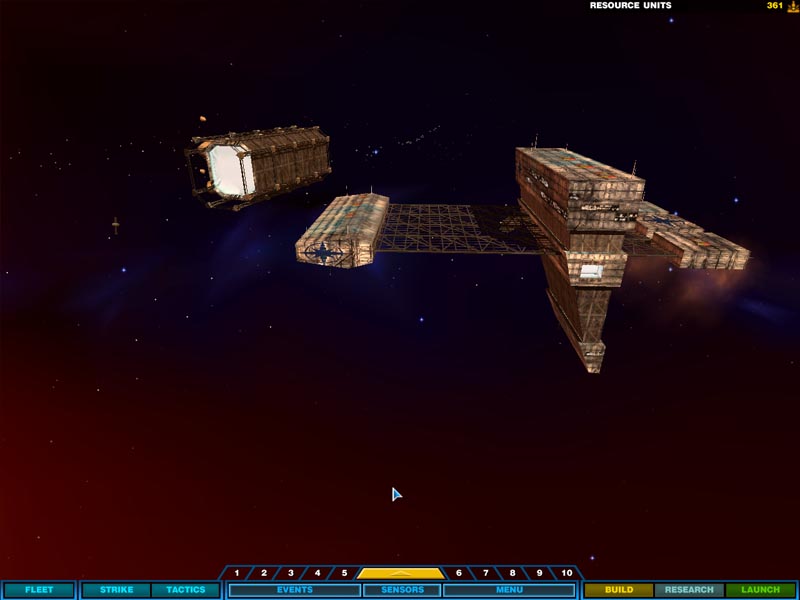The width and height of the screenshot is (800, 600).
Task: Pick control group 8
Action: (x=513, y=573)
